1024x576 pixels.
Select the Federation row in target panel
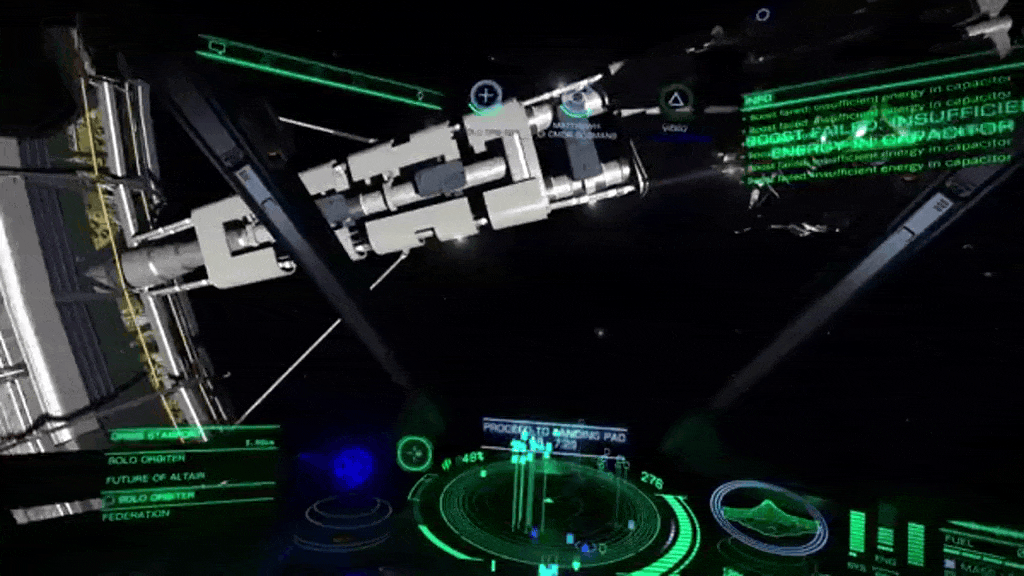point(138,514)
